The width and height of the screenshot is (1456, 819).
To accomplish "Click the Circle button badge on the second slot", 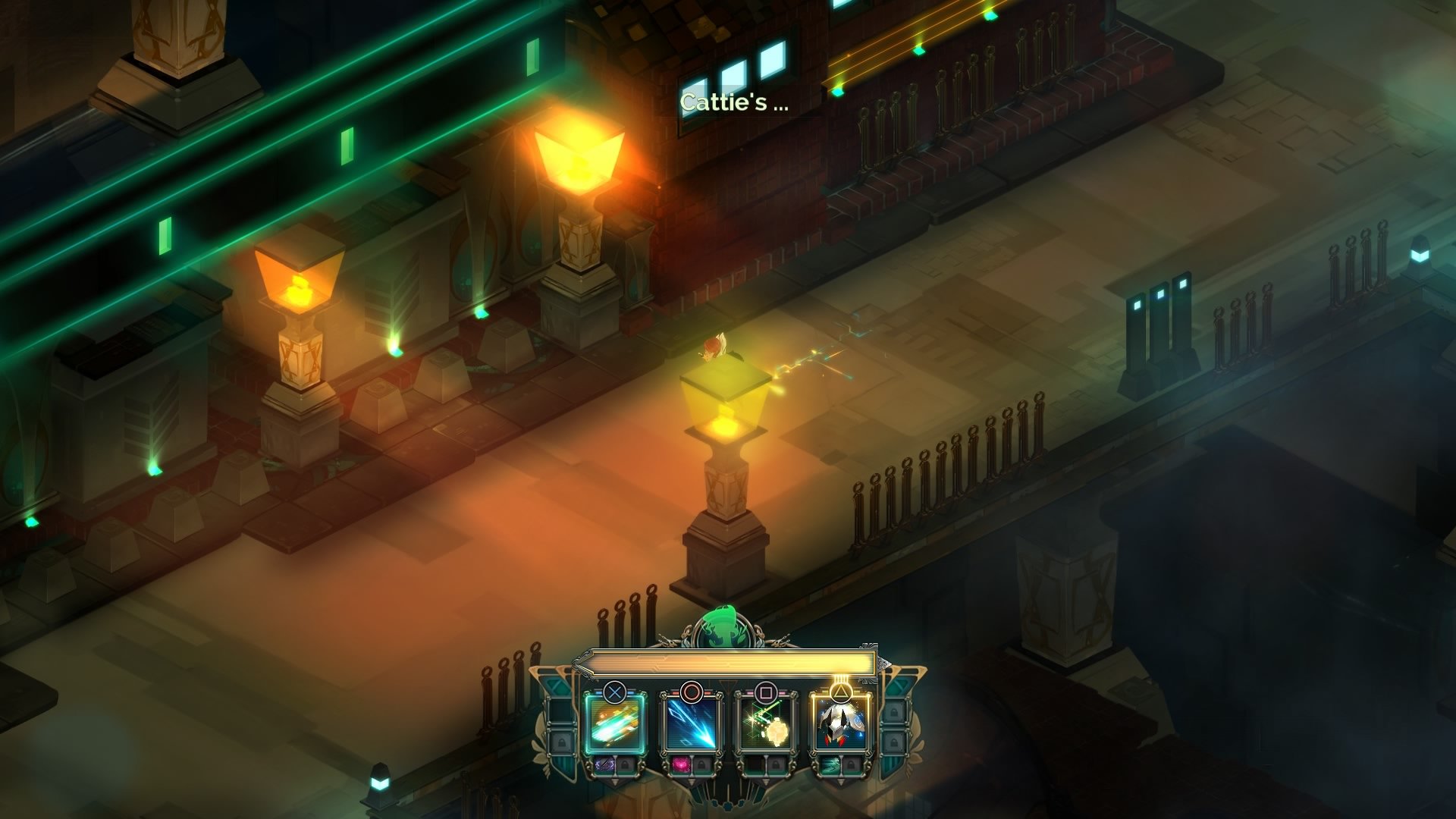I will [x=692, y=690].
